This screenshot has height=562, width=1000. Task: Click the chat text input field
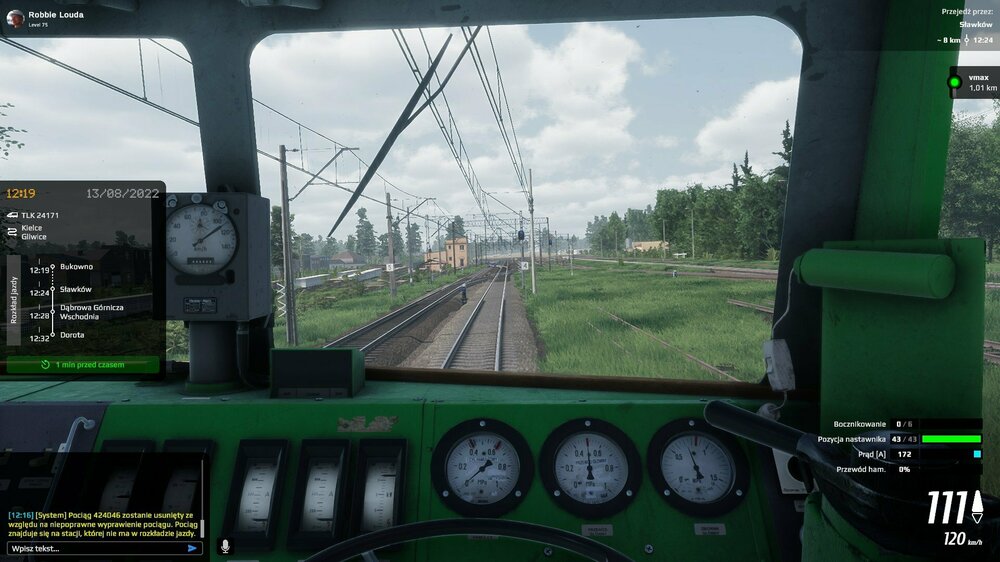tap(95, 548)
